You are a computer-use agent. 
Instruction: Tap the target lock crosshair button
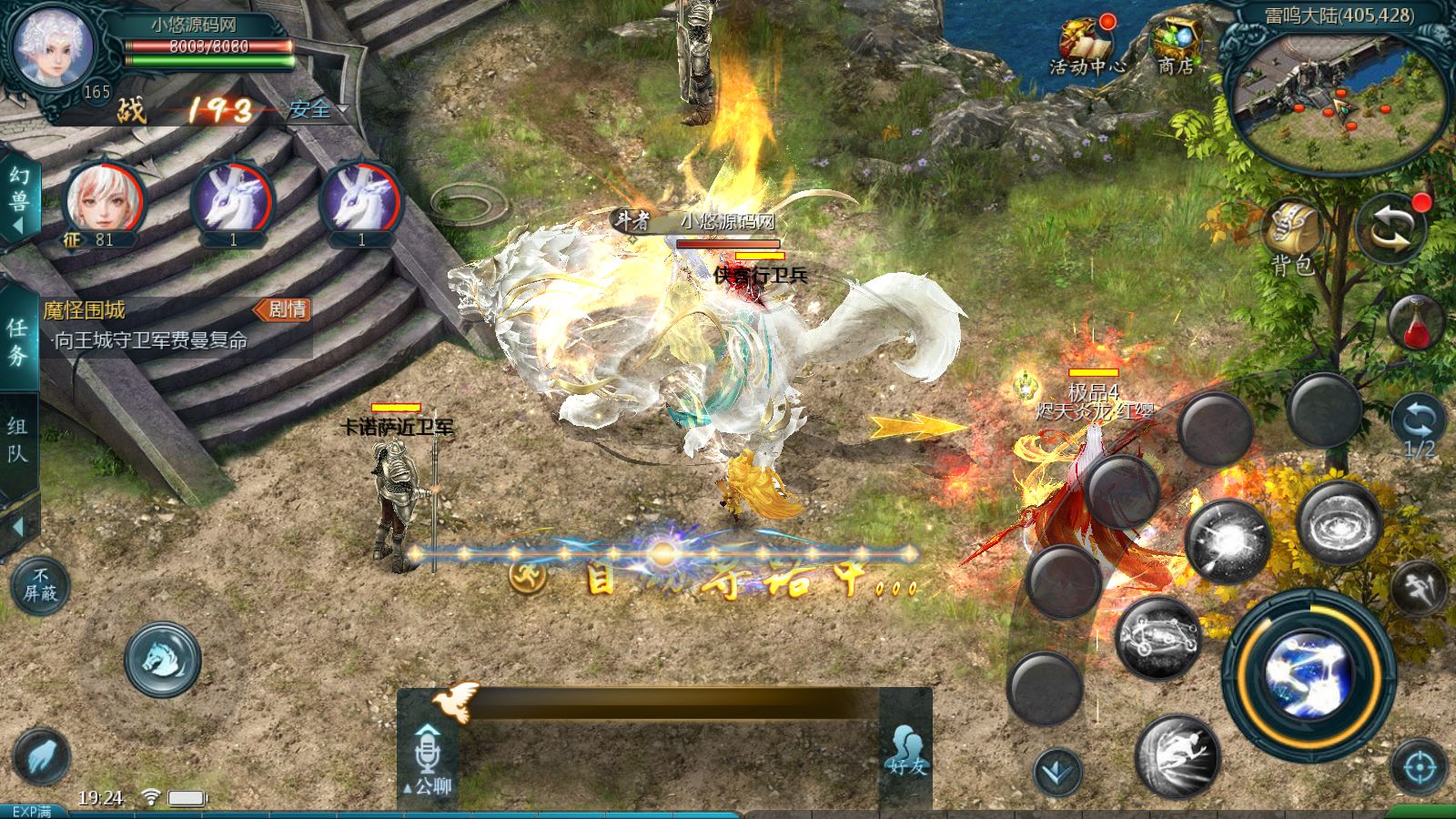[1420, 769]
